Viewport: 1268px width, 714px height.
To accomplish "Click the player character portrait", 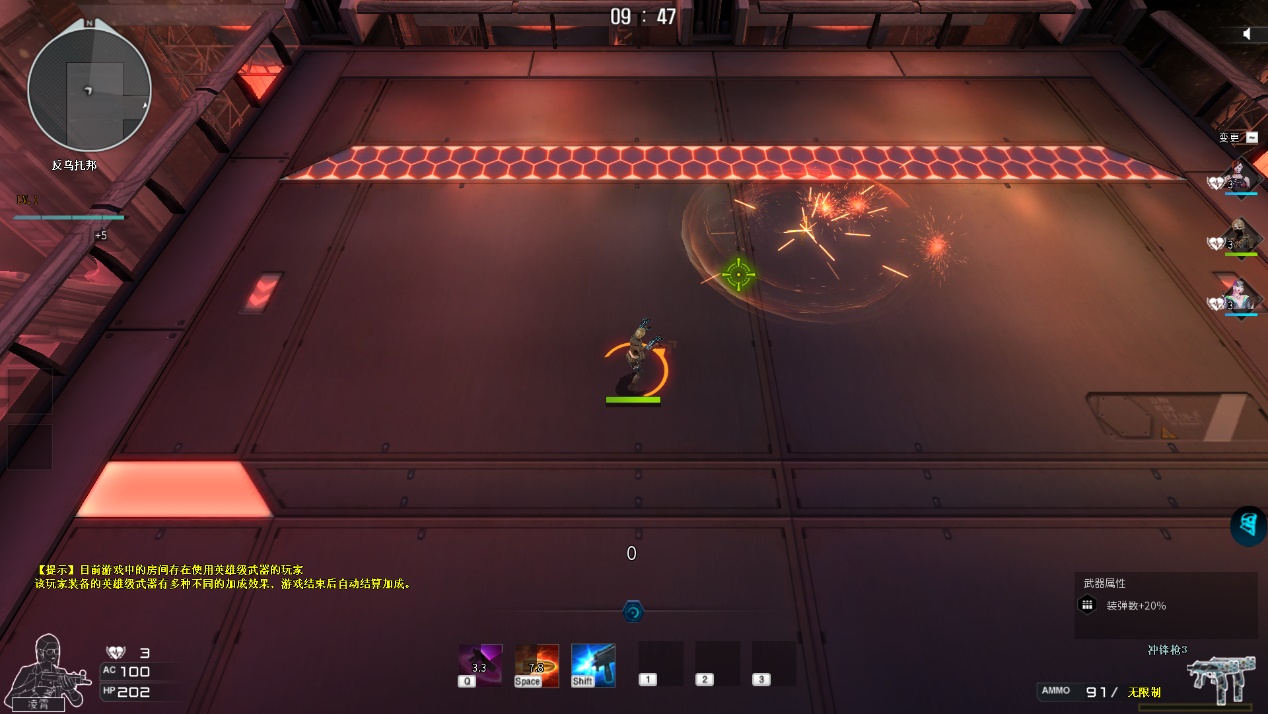I will 43,668.
